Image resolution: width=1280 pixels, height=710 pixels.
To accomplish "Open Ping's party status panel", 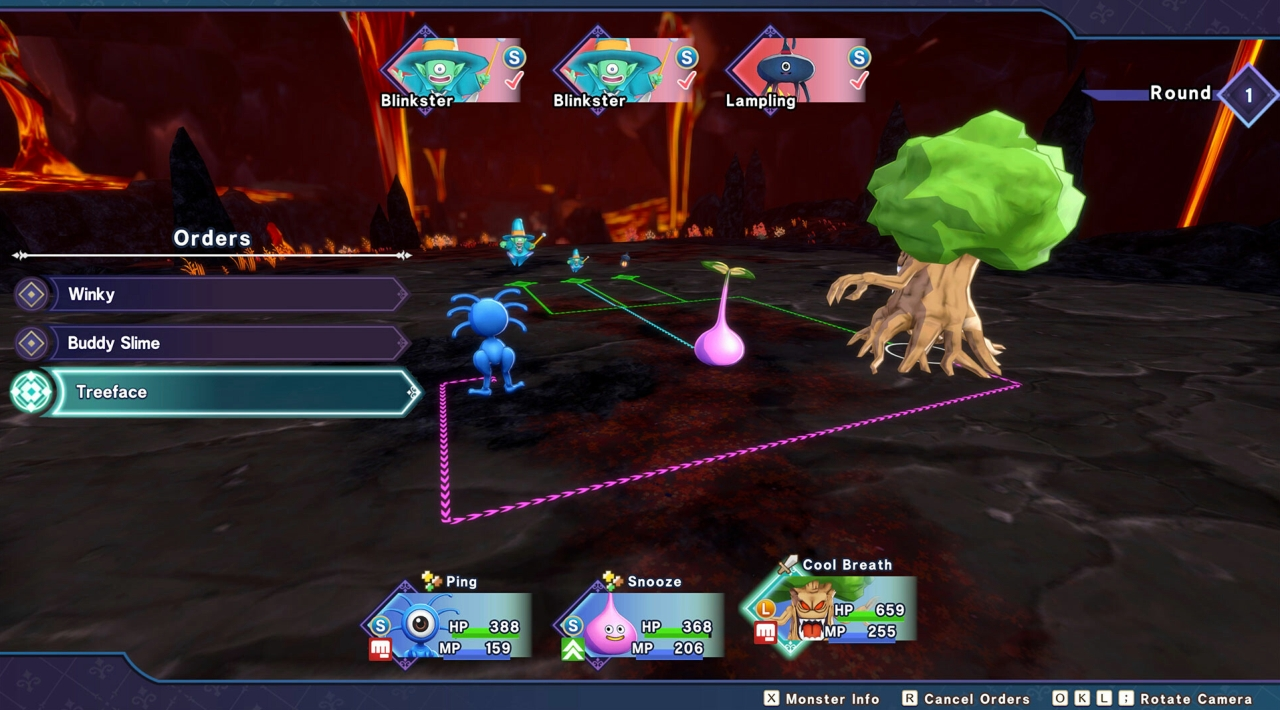I will 448,627.
